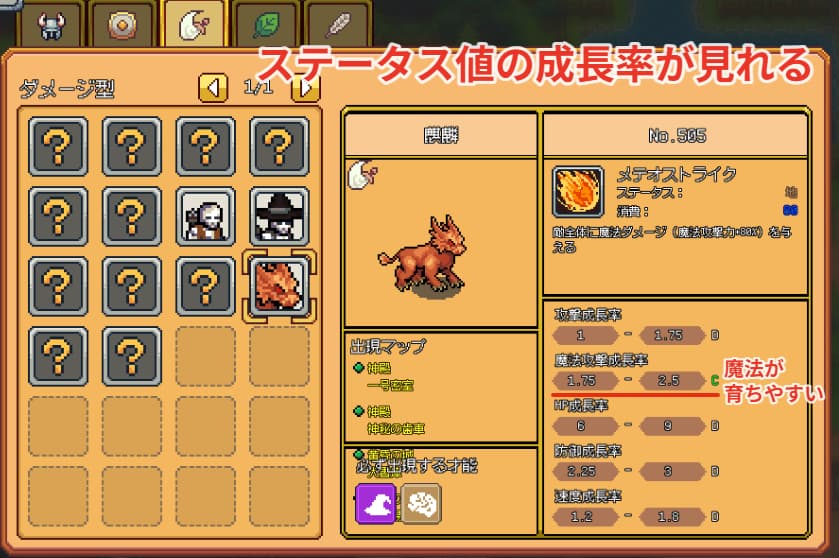The image size is (839, 558).
Task: View the Meteor Strike fireball skill icon
Action: [578, 192]
